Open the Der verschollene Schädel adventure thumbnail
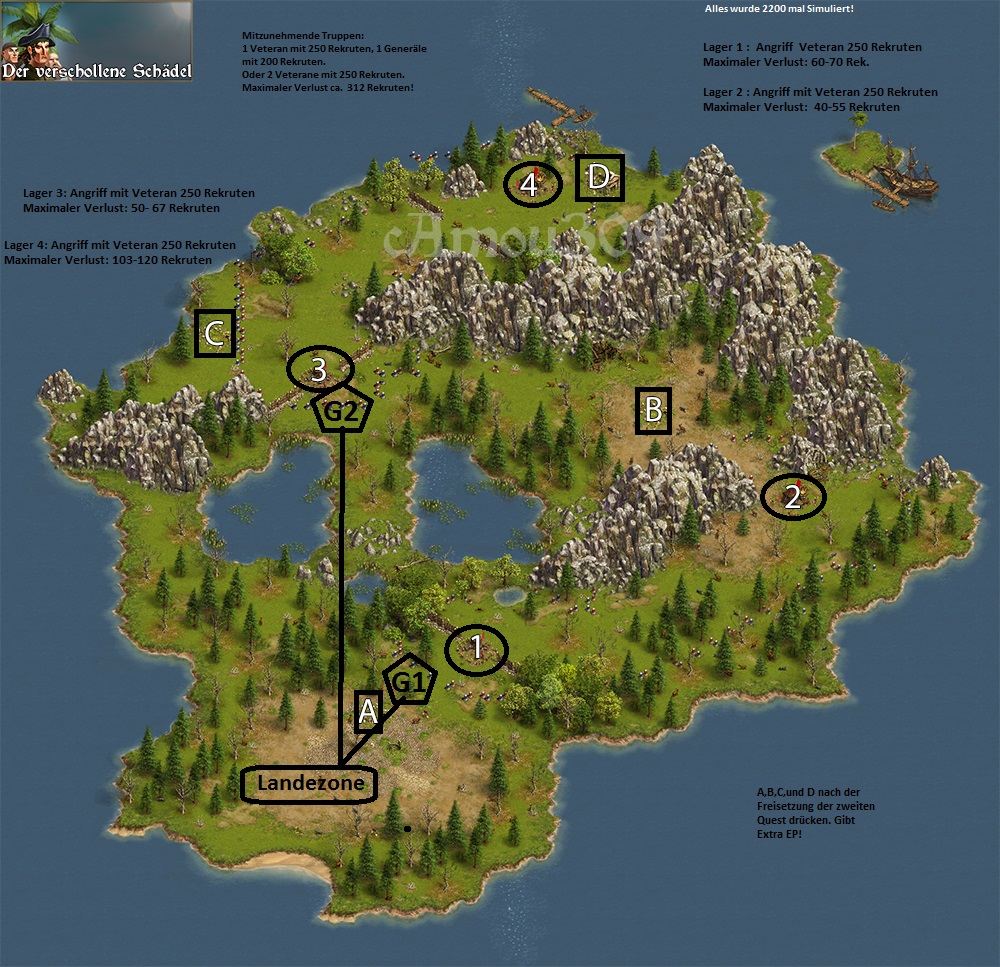The height and width of the screenshot is (967, 1000). (96, 41)
